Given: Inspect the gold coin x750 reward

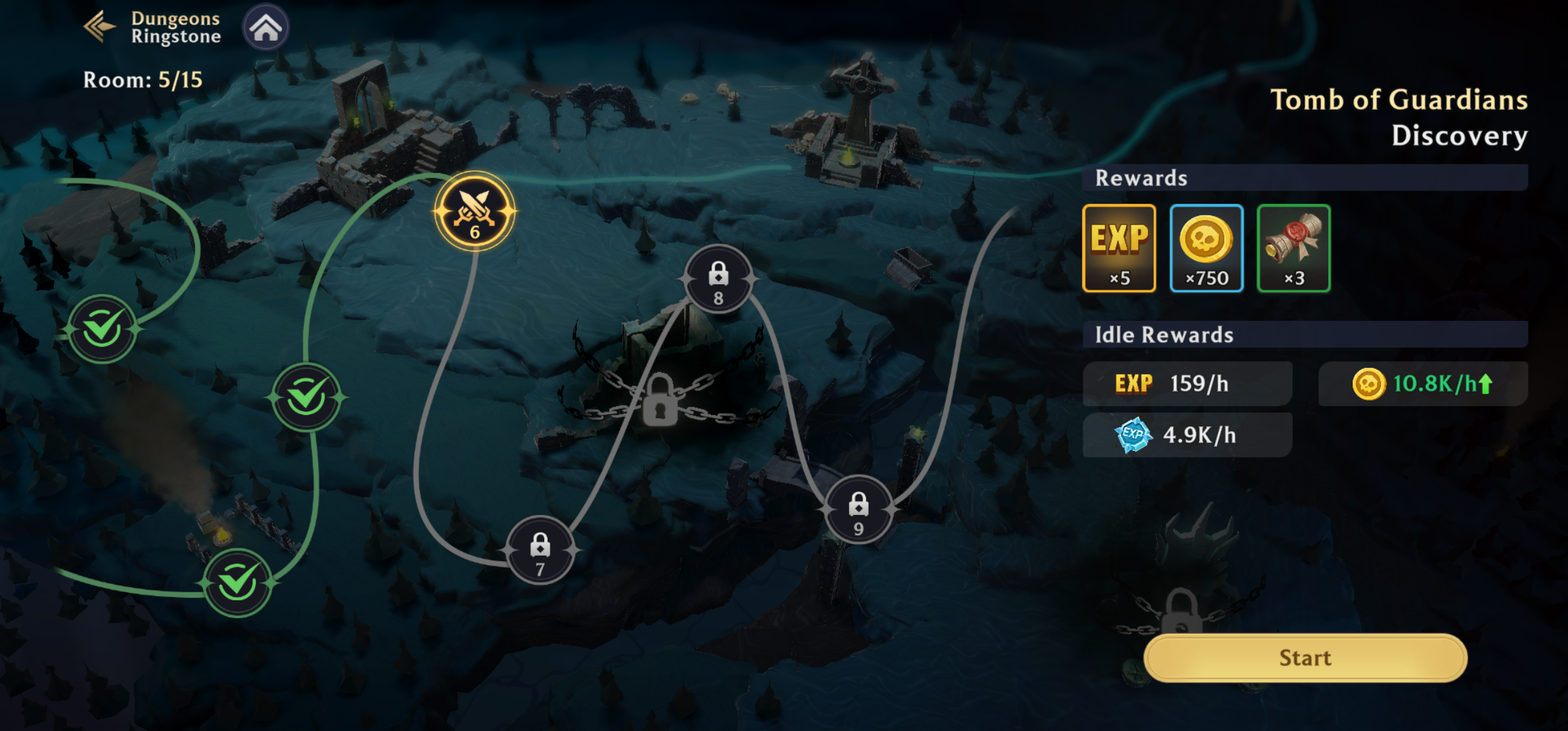Looking at the screenshot, I should pos(1206,248).
